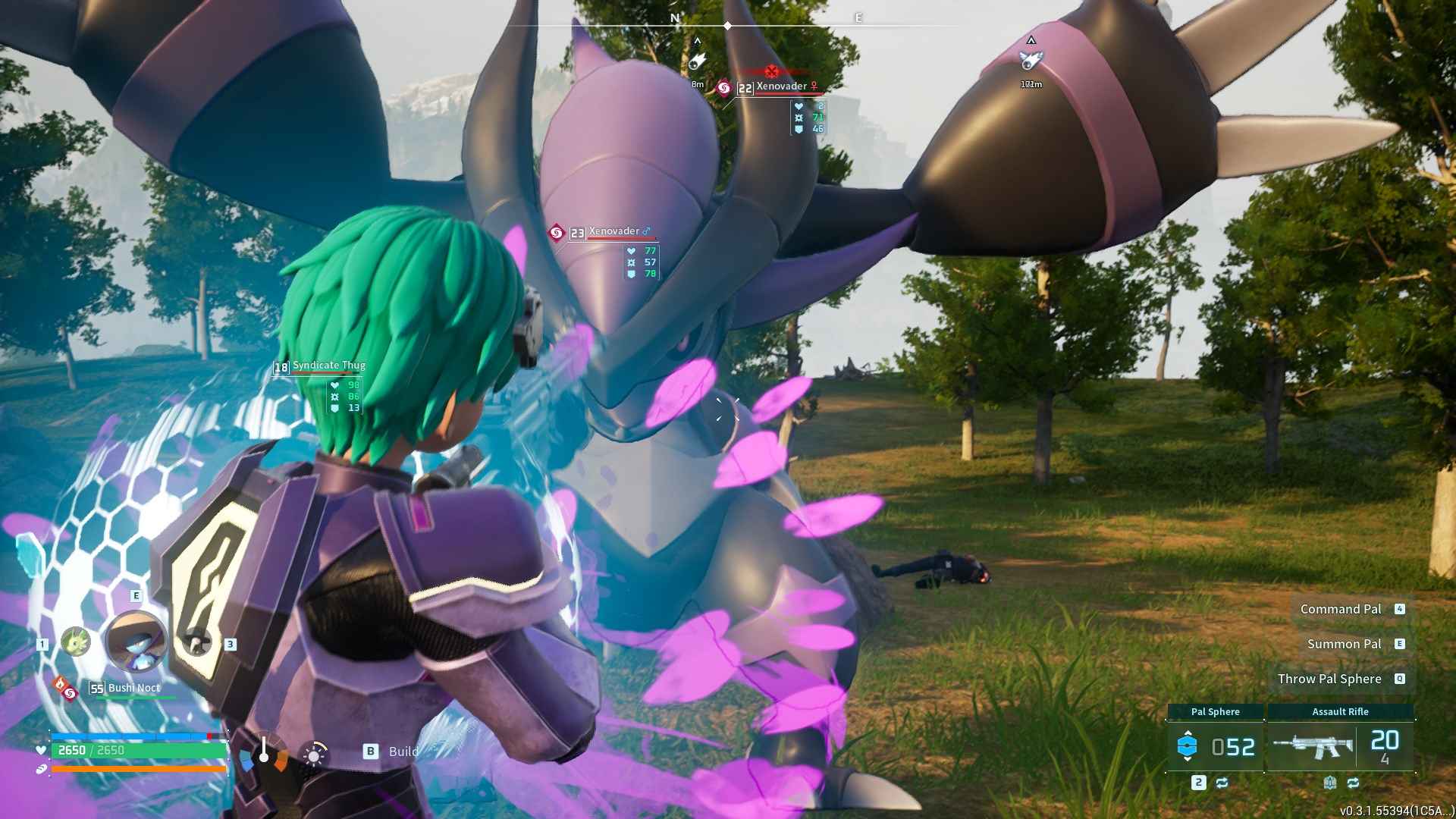The height and width of the screenshot is (819, 1456).
Task: Click the level 23 Xenovader nameplate
Action: tap(614, 232)
